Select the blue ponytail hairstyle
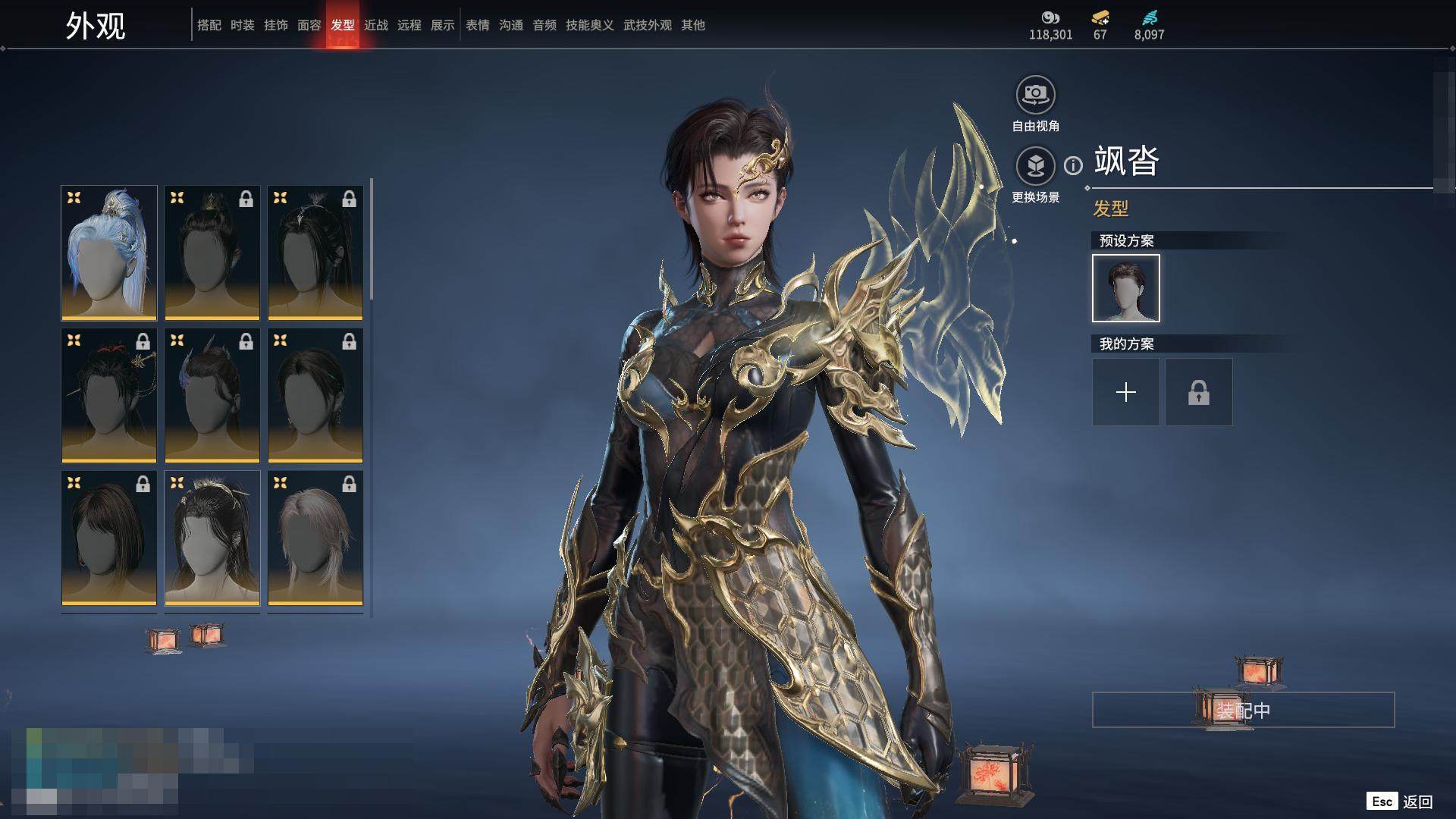 (109, 253)
